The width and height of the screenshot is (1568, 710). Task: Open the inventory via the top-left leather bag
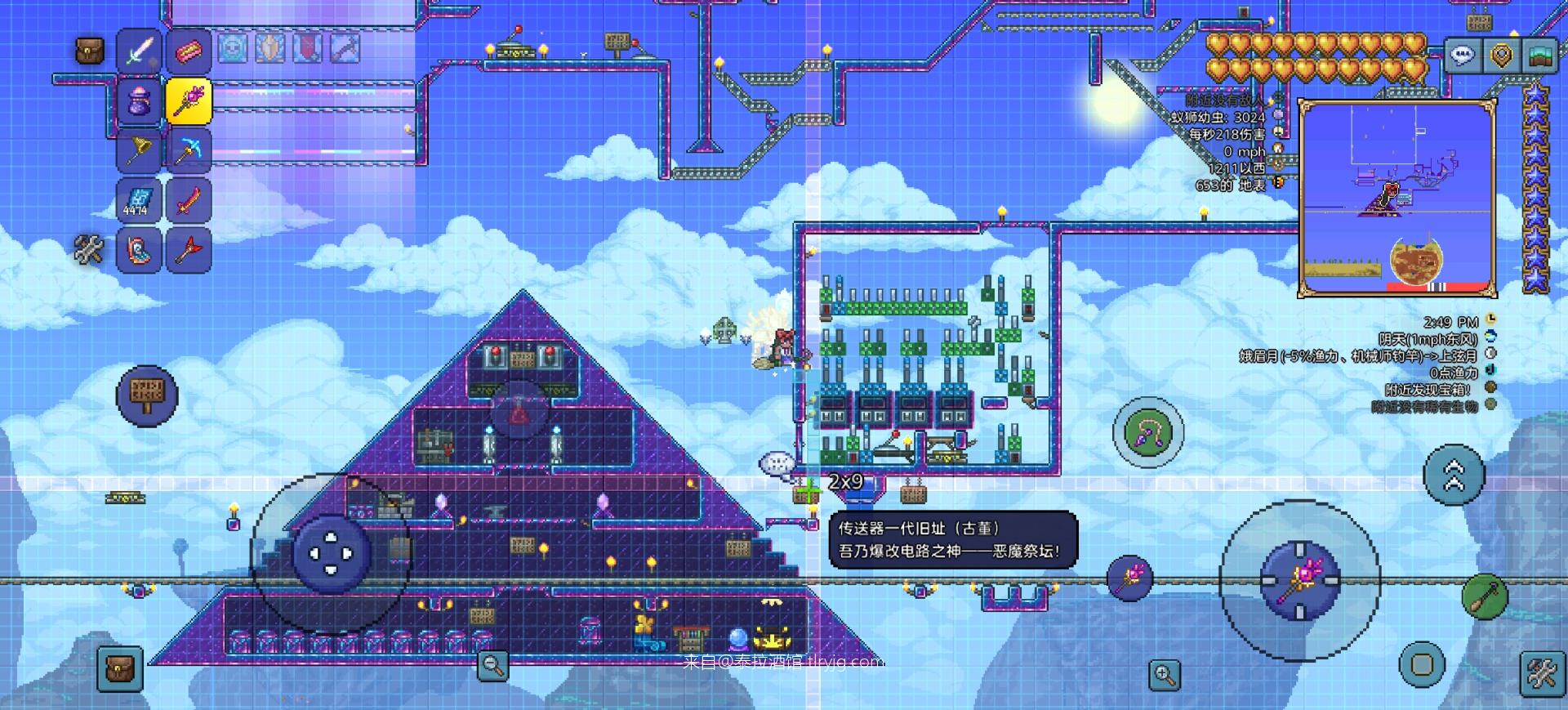pos(89,51)
